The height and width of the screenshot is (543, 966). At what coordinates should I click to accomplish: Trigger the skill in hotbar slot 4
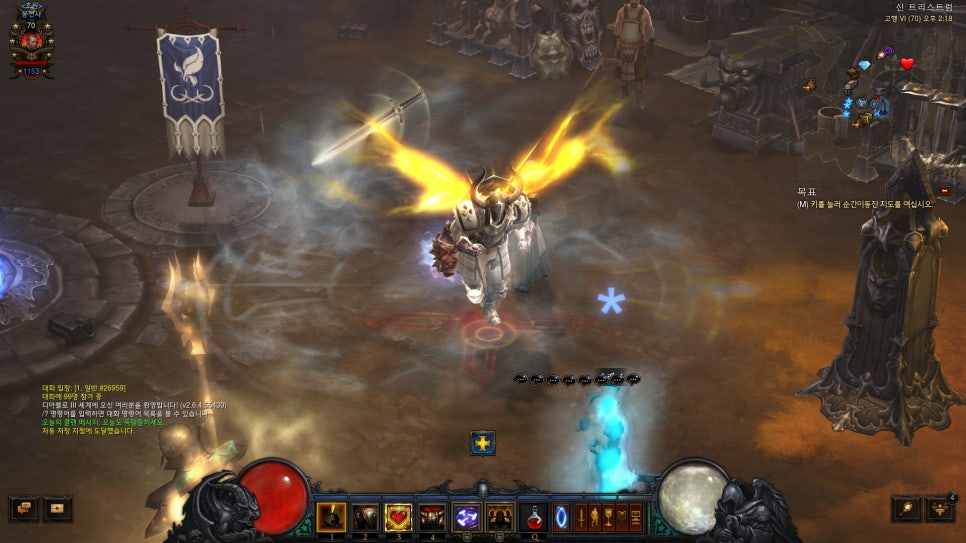[x=432, y=517]
